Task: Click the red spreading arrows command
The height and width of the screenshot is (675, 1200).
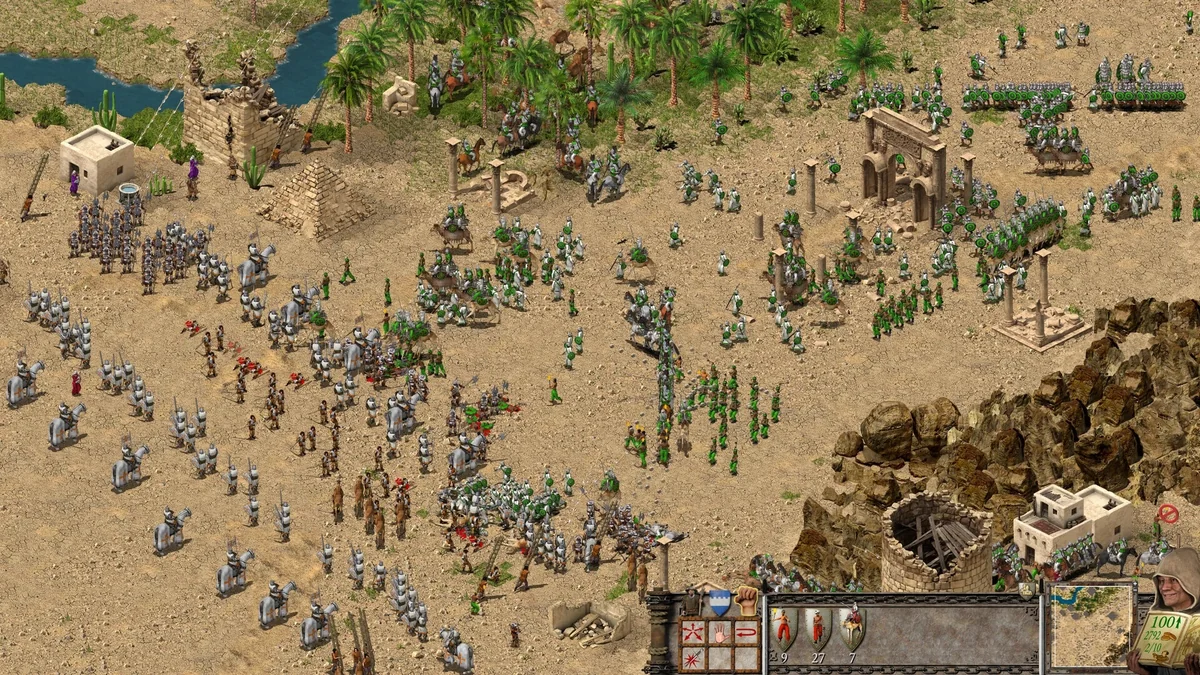Action: tap(692, 633)
